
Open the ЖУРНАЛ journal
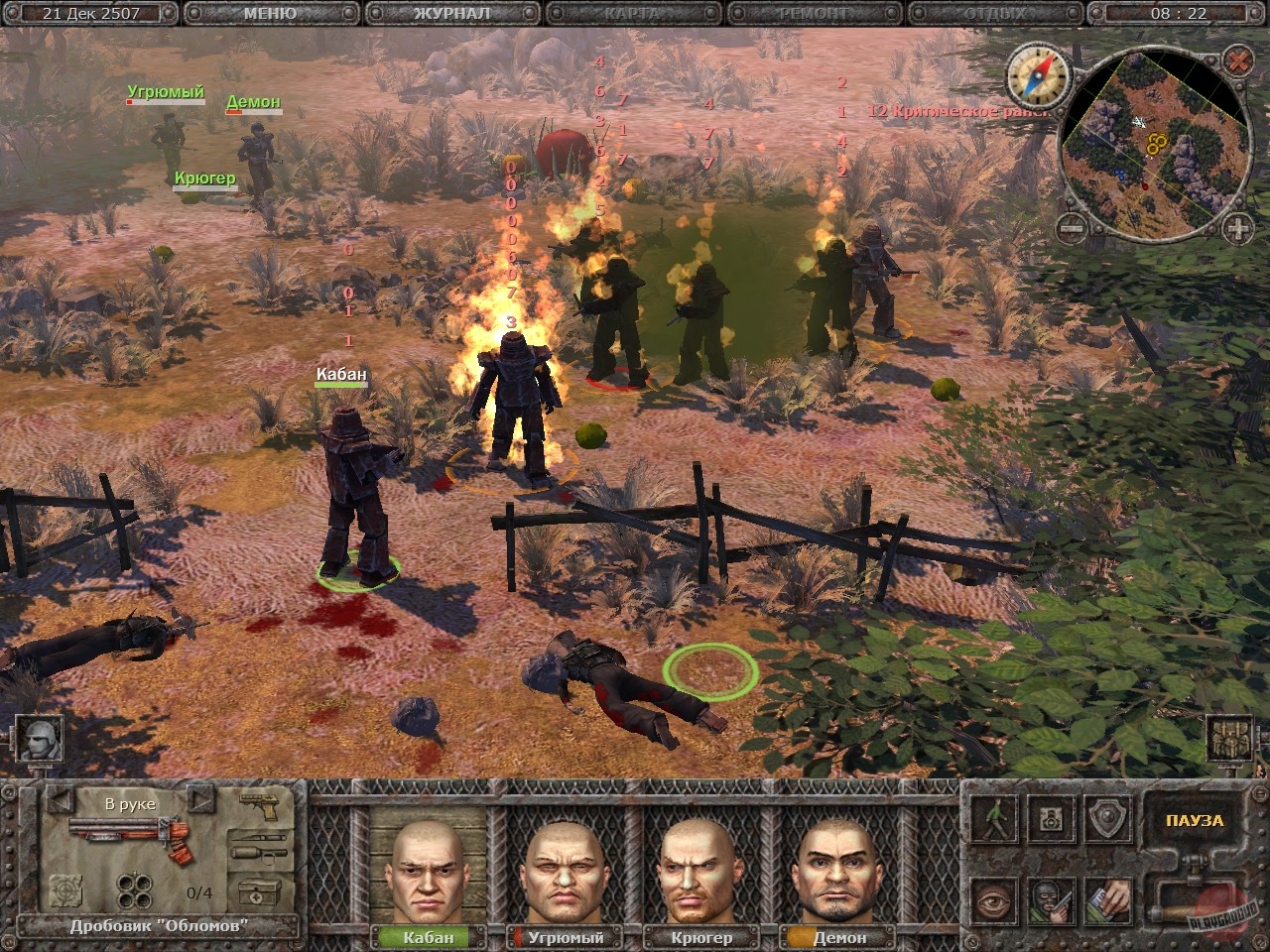click(x=453, y=14)
